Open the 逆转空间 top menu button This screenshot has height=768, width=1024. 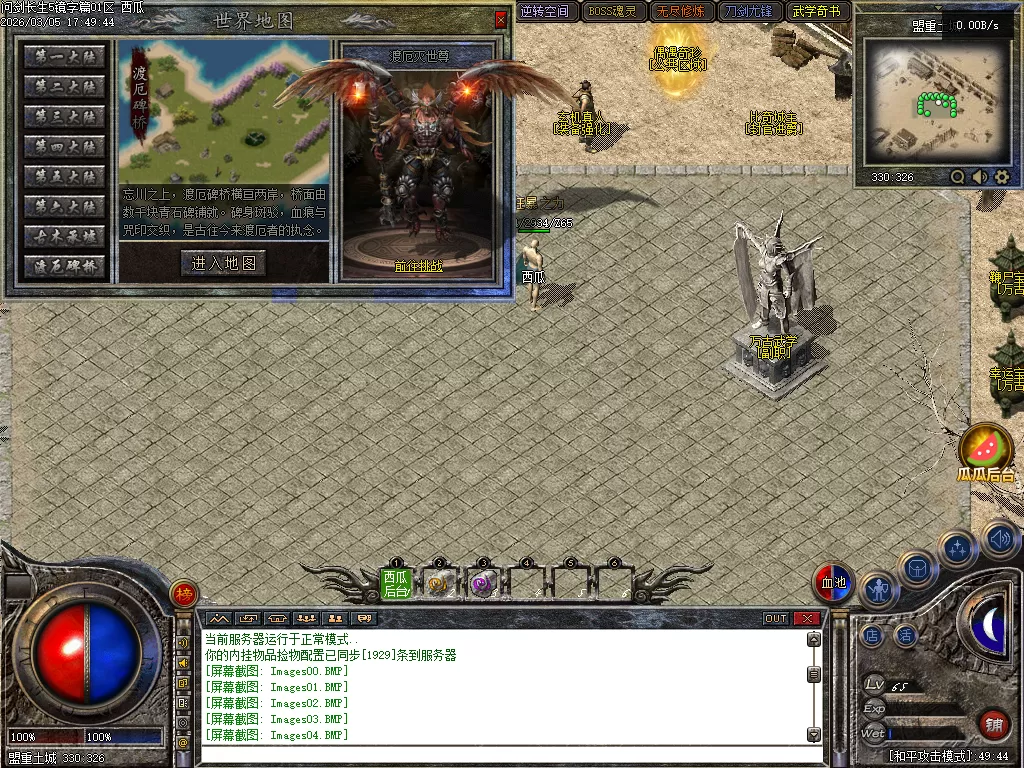tap(545, 12)
